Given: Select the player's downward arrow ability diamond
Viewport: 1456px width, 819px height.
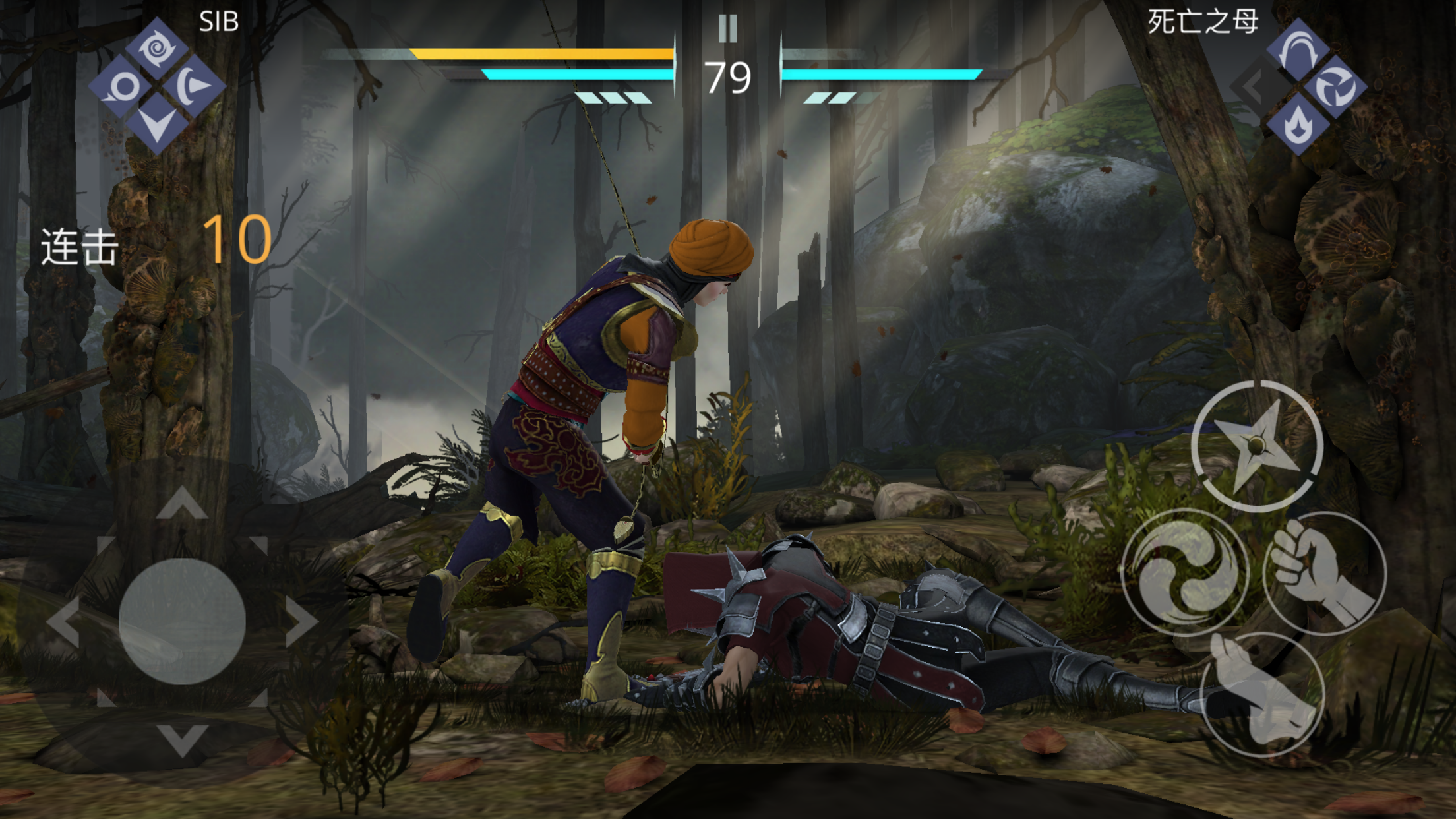Looking at the screenshot, I should [157, 124].
